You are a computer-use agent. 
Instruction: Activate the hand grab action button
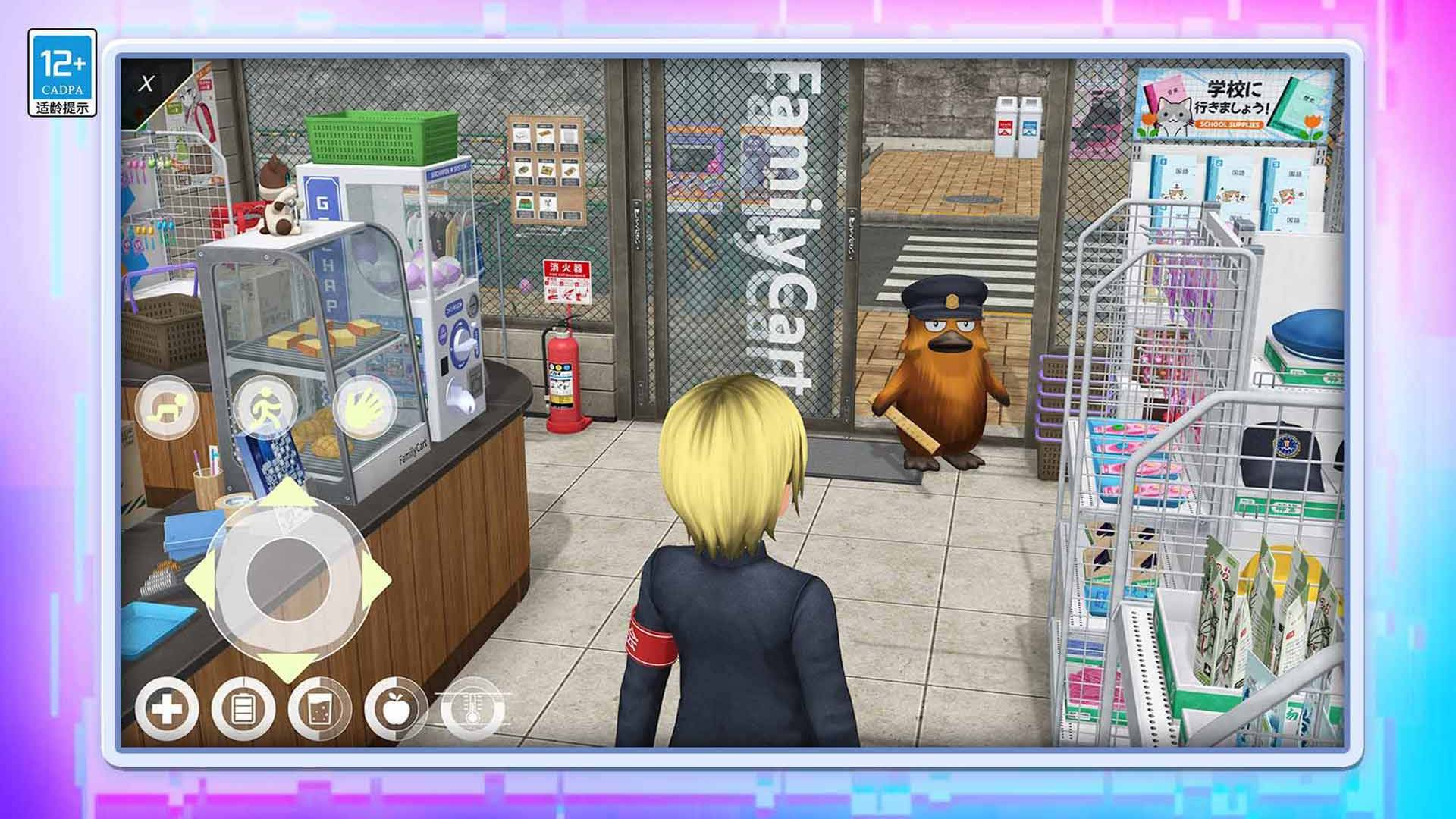(x=364, y=408)
